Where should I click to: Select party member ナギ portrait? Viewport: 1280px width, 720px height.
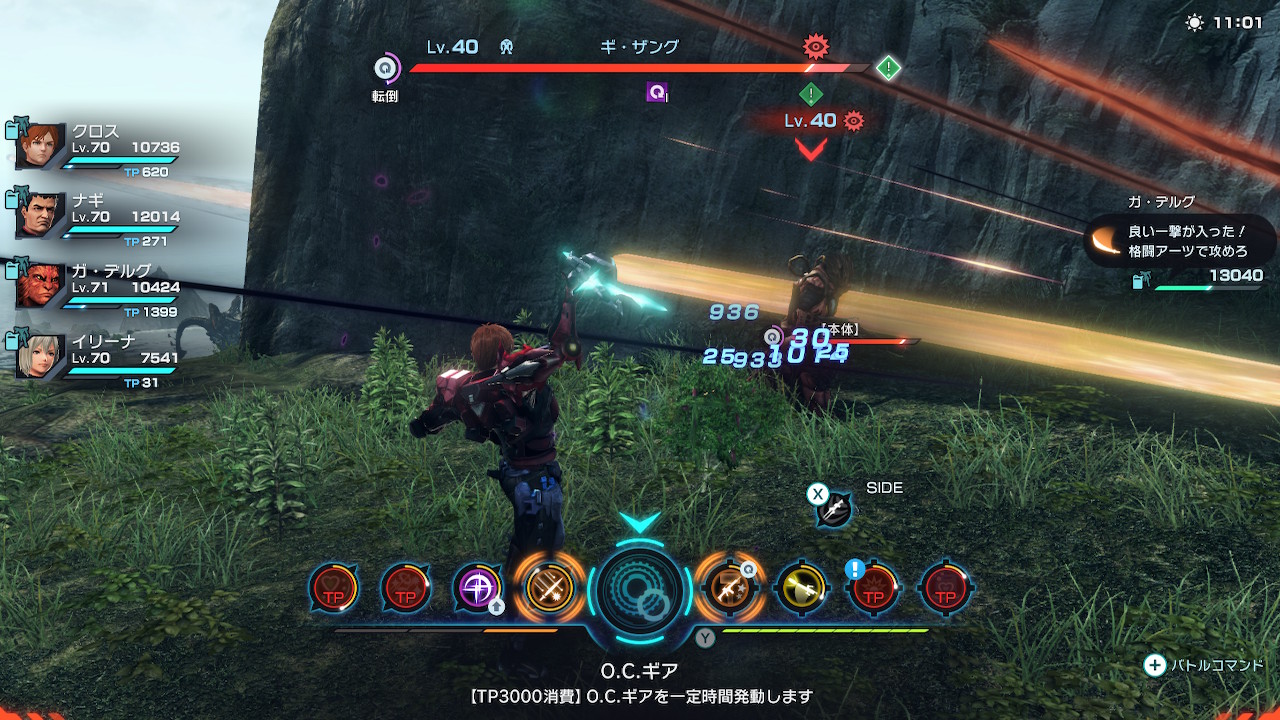(x=41, y=215)
